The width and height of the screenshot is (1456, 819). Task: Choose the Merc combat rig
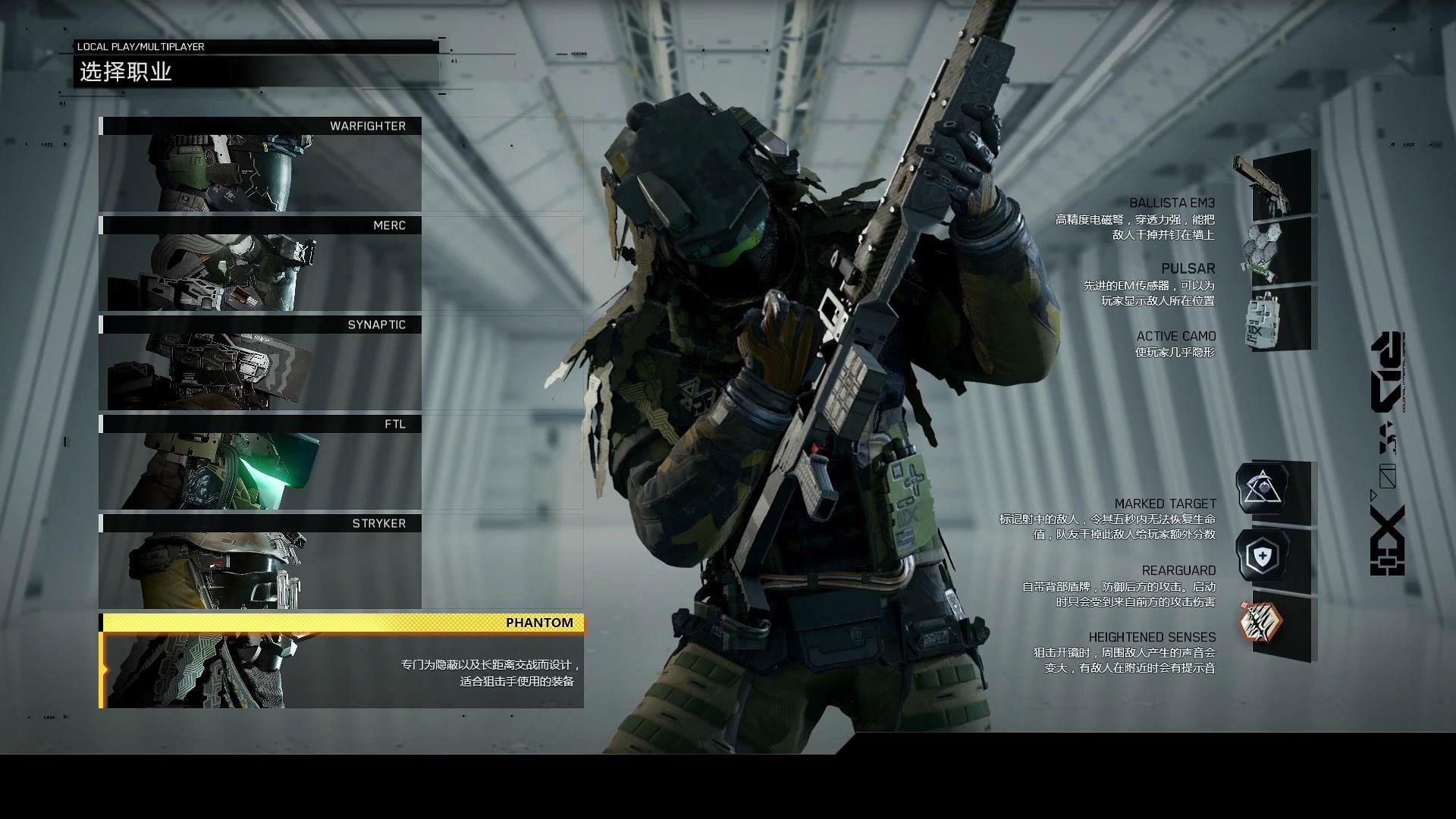click(260, 264)
